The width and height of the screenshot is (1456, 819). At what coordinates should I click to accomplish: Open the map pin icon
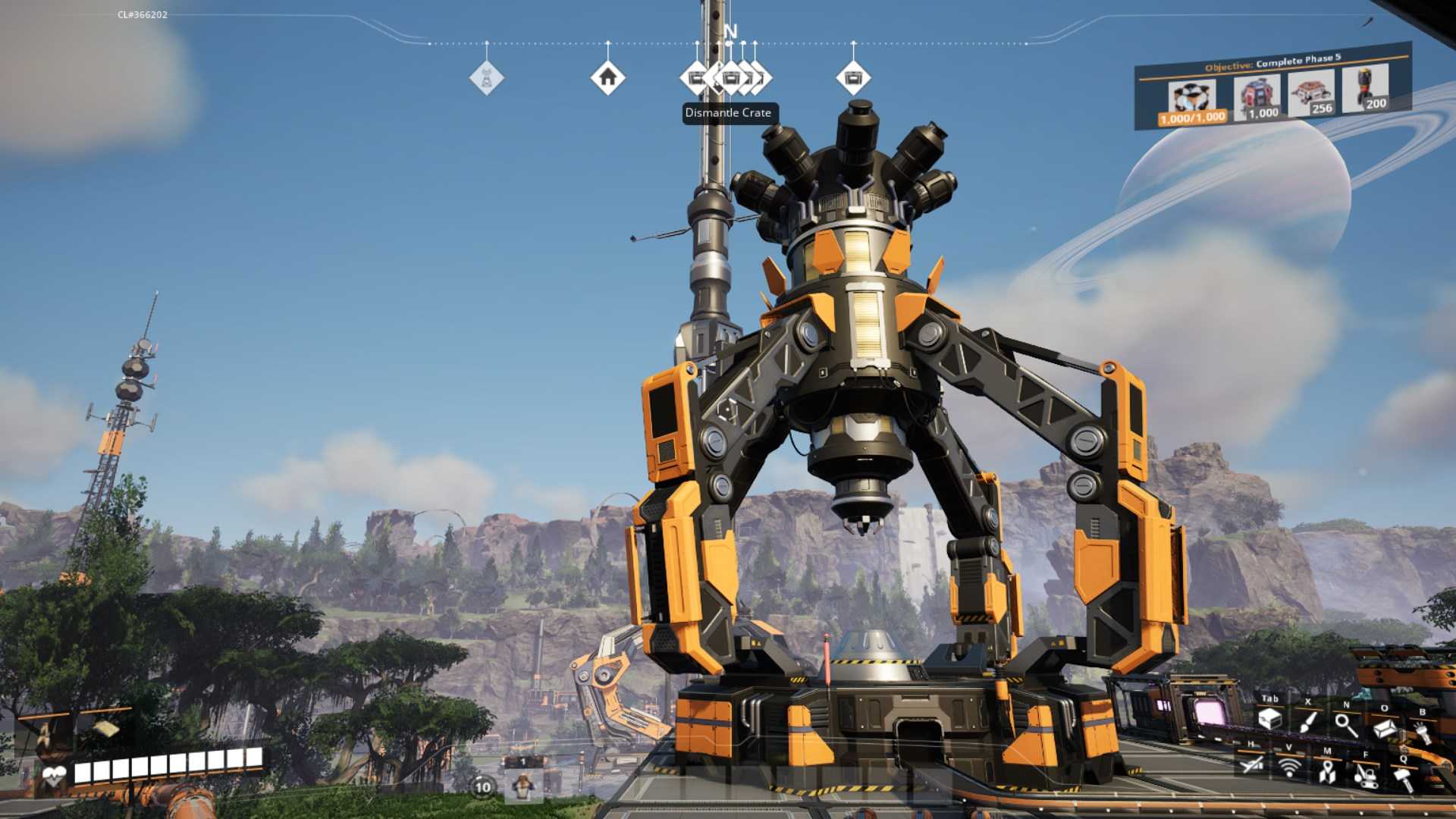tap(1327, 772)
